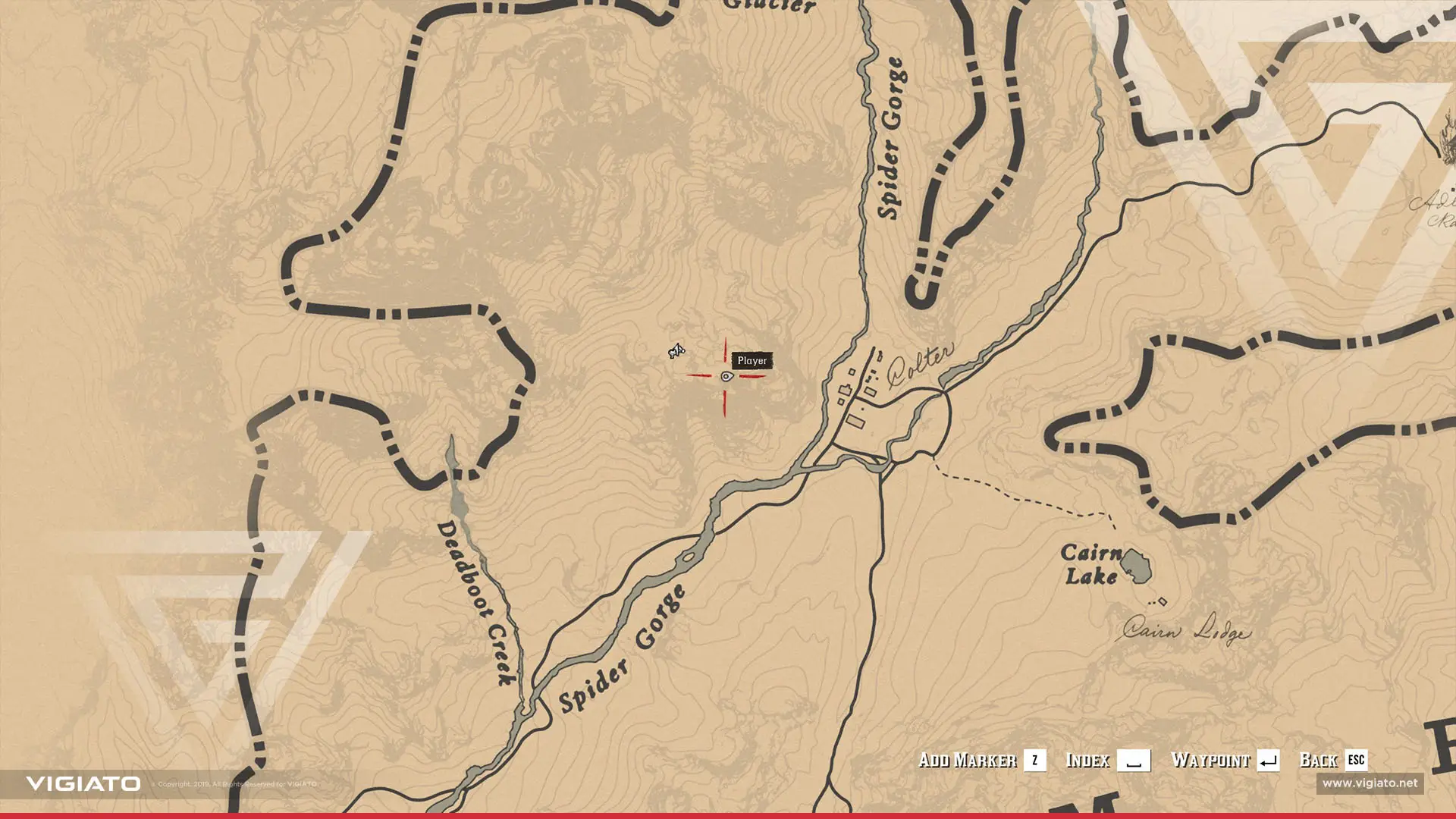
Task: Go Back from the map
Action: 1332,760
